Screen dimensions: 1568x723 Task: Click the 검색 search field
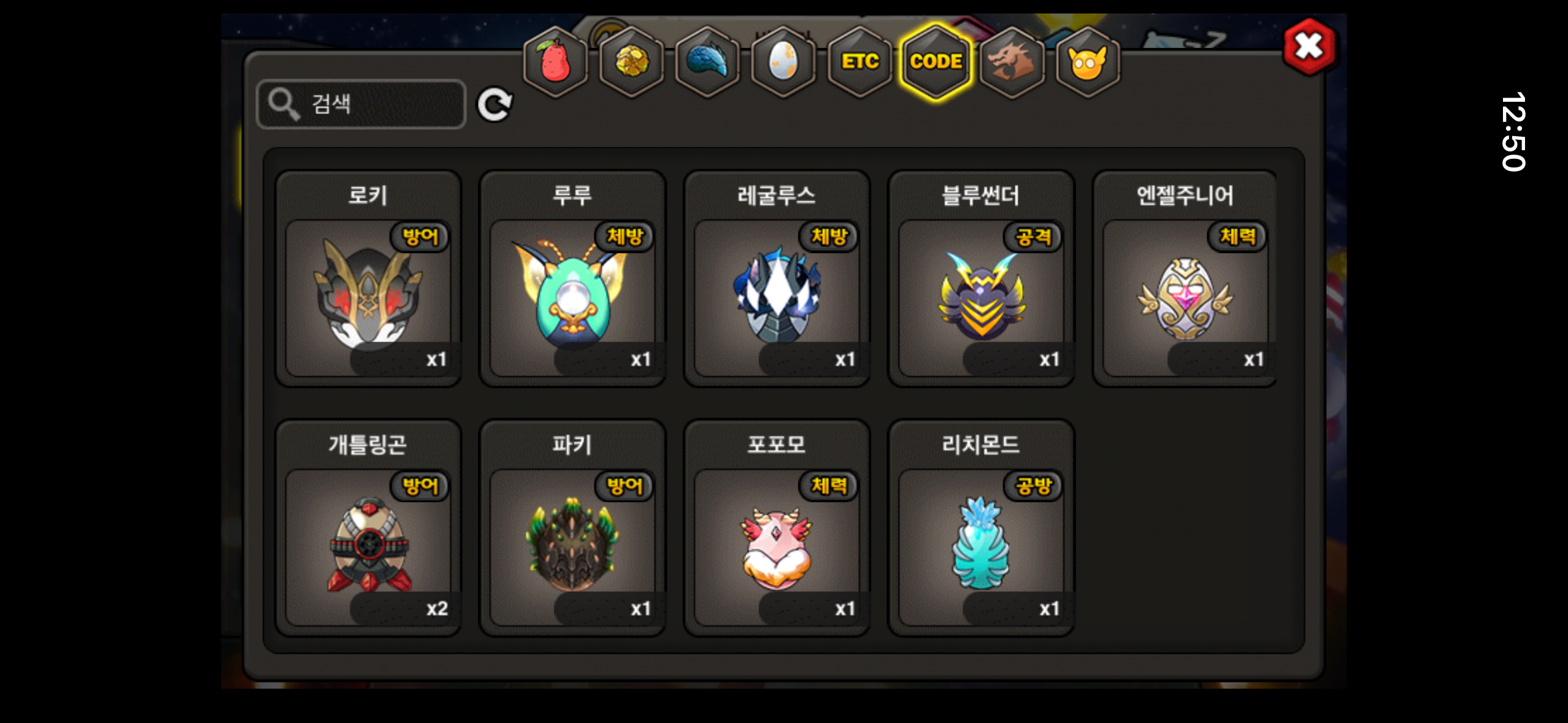361,104
